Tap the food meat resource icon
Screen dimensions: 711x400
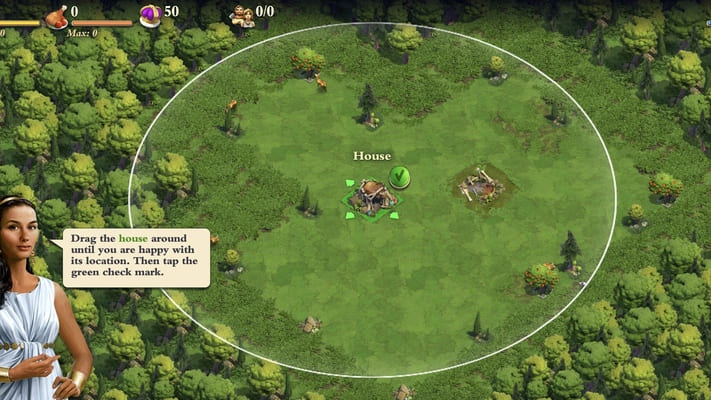click(57, 14)
